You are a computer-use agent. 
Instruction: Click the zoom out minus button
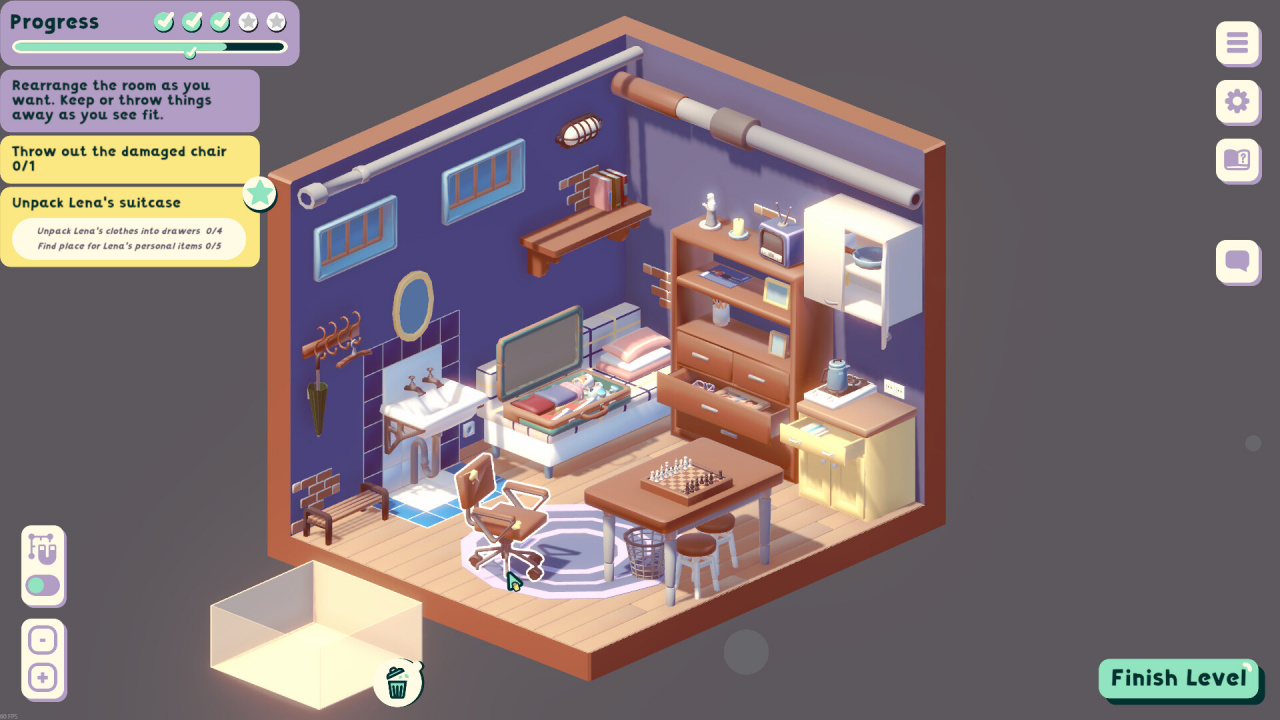point(42,640)
